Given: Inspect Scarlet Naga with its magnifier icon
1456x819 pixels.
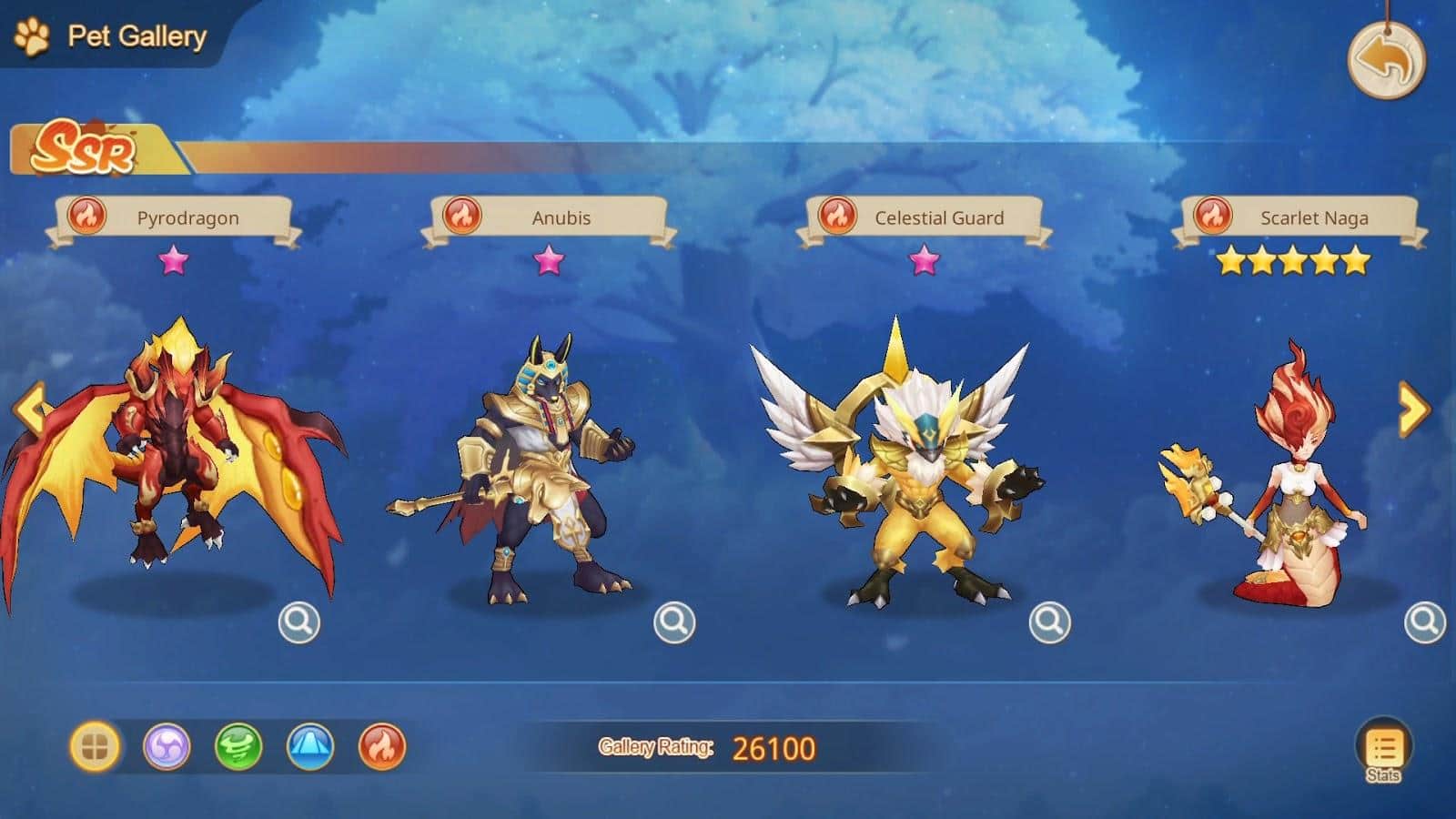Looking at the screenshot, I should (1424, 622).
